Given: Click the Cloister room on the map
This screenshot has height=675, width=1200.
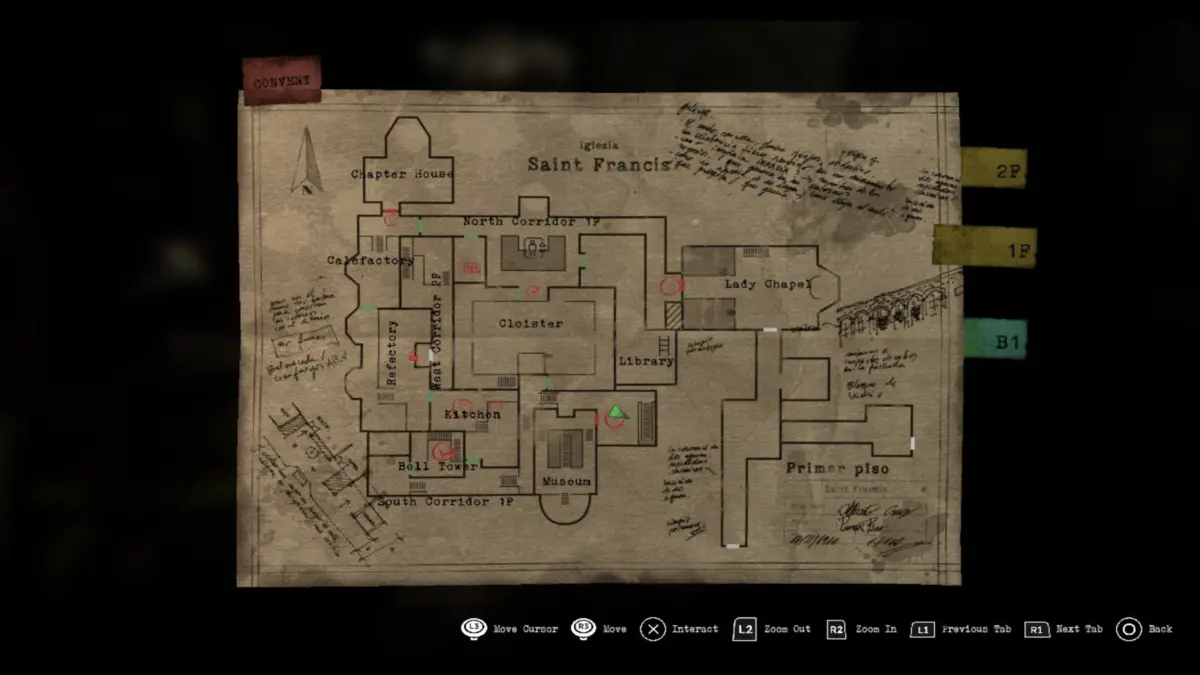Looking at the screenshot, I should (531, 324).
